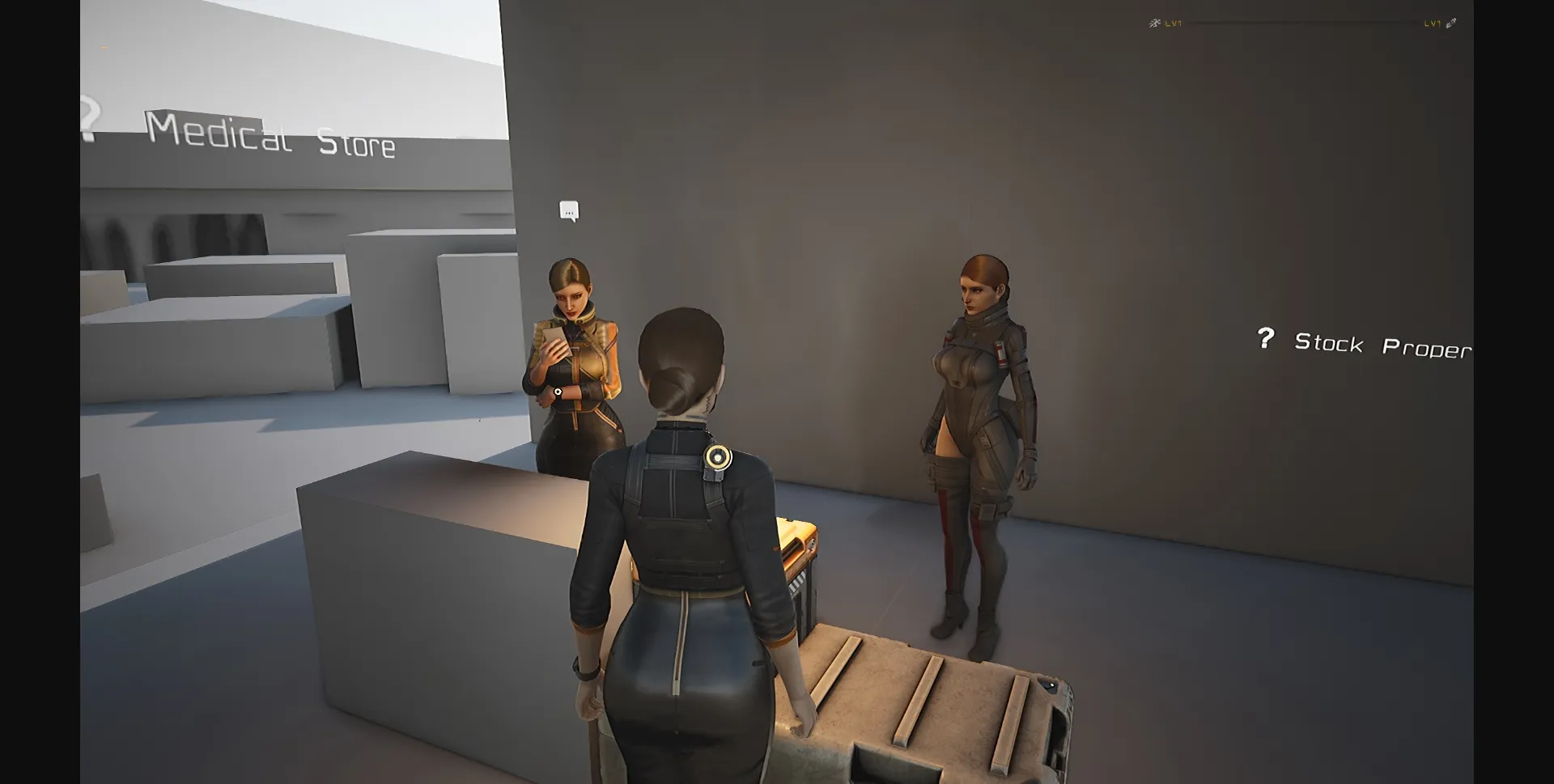Image resolution: width=1554 pixels, height=784 pixels.
Task: Click the pickaxe skill icon at top right
Action: click(x=1449, y=23)
